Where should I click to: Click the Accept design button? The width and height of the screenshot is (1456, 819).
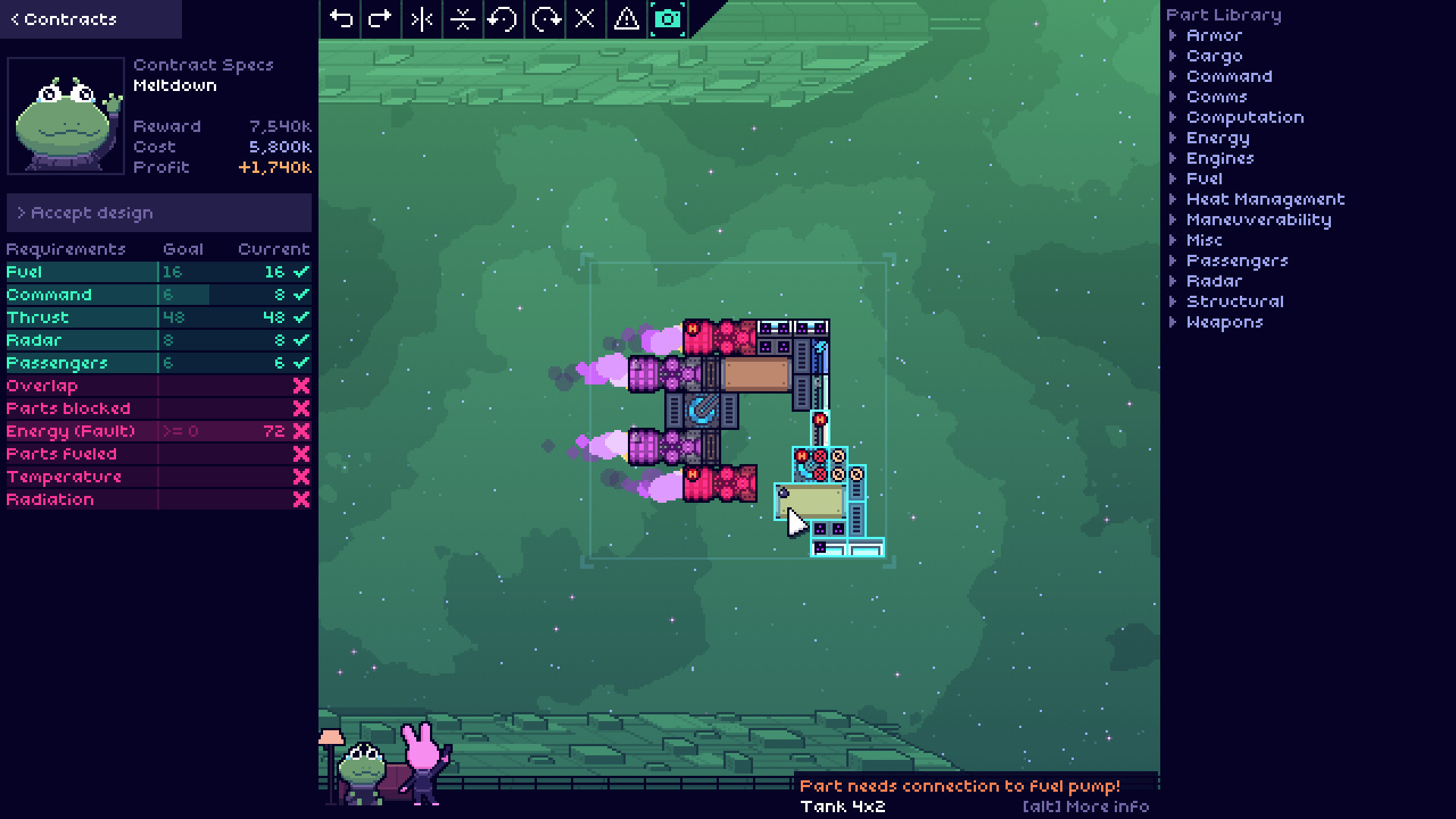coord(159,213)
